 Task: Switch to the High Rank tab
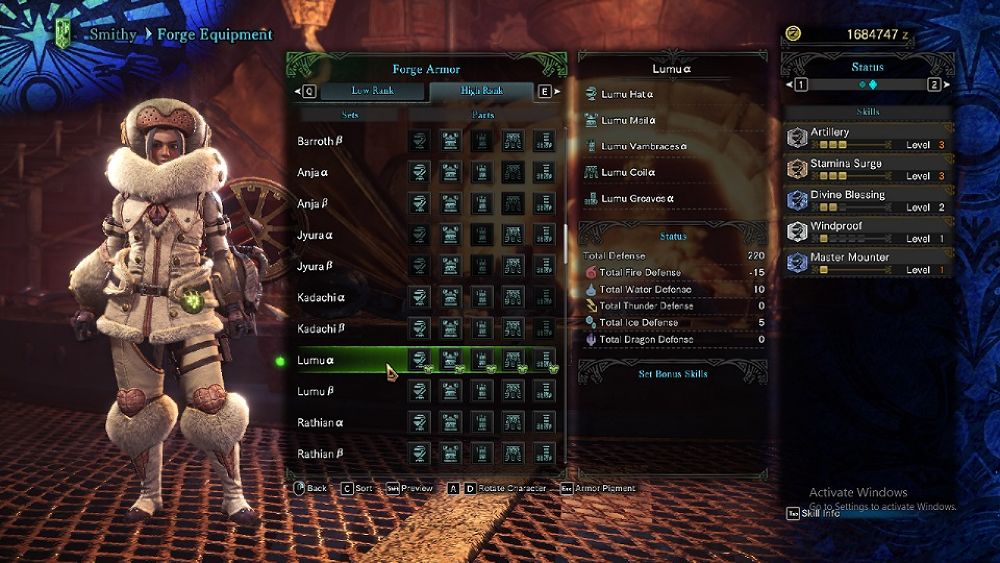point(482,91)
